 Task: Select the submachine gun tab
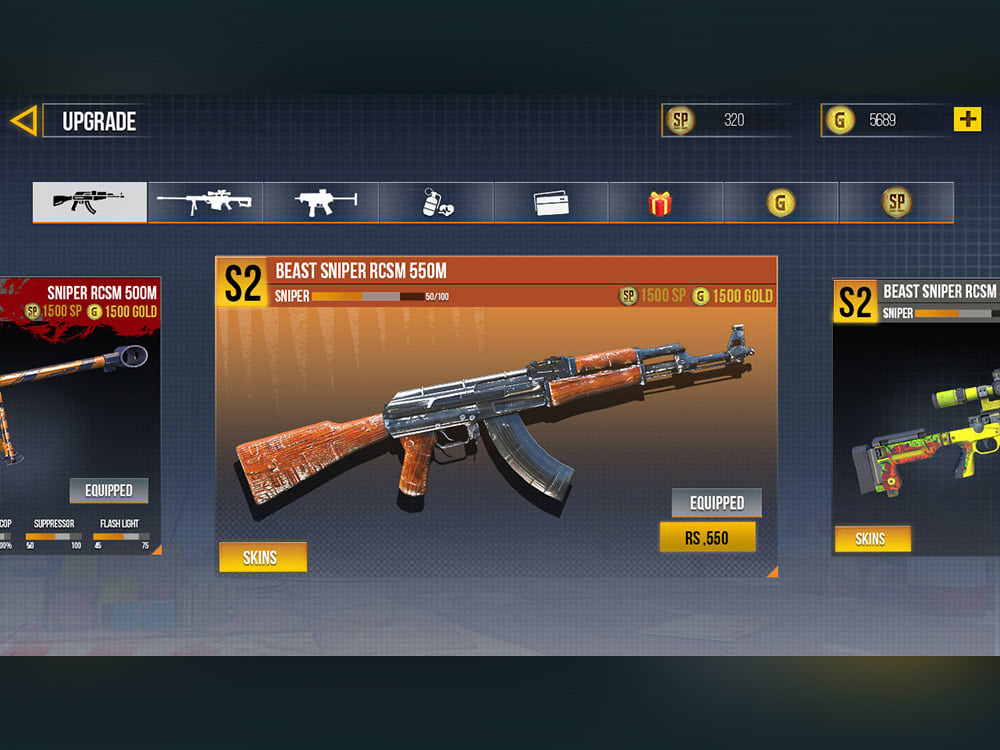coord(321,202)
